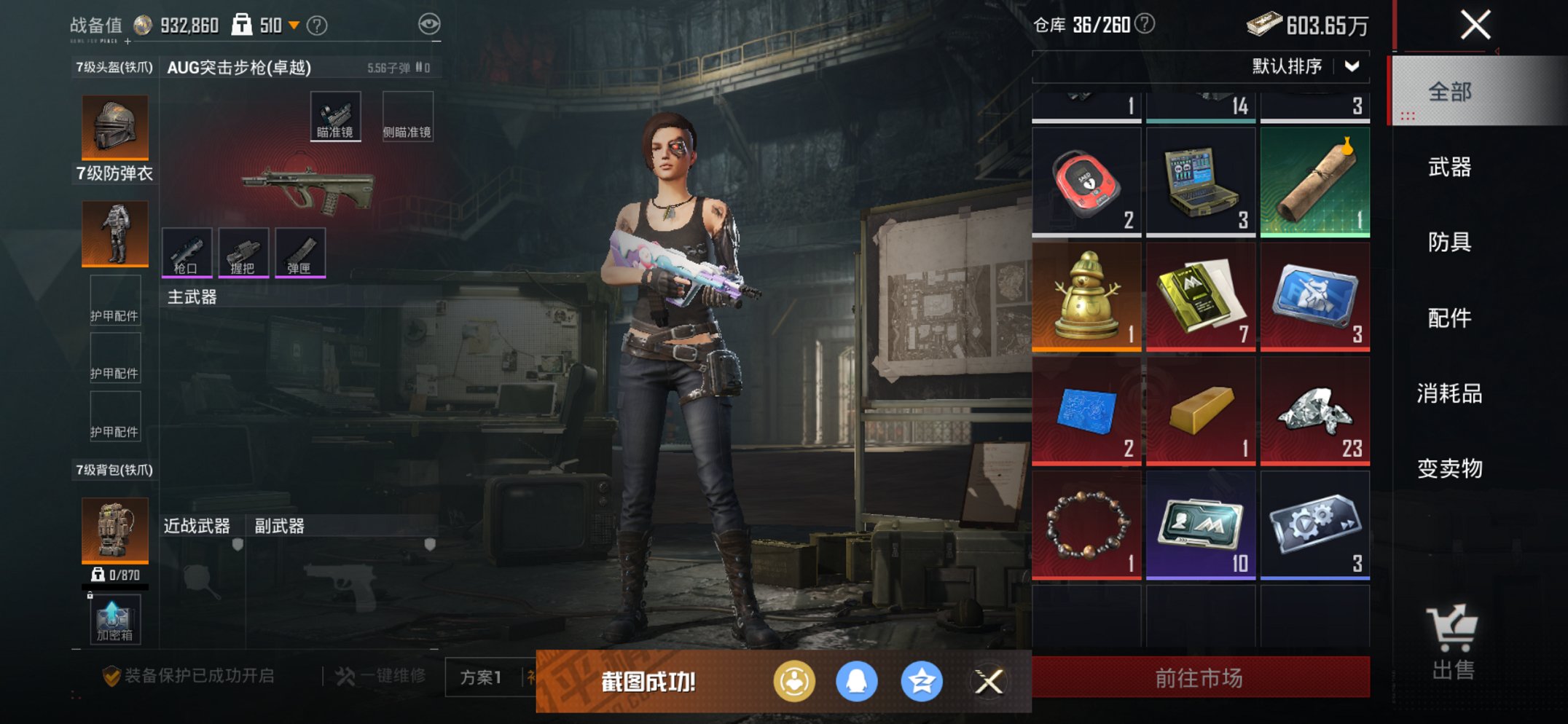Switch to the 武器 category tab
The width and height of the screenshot is (1568, 724).
[x=1449, y=168]
